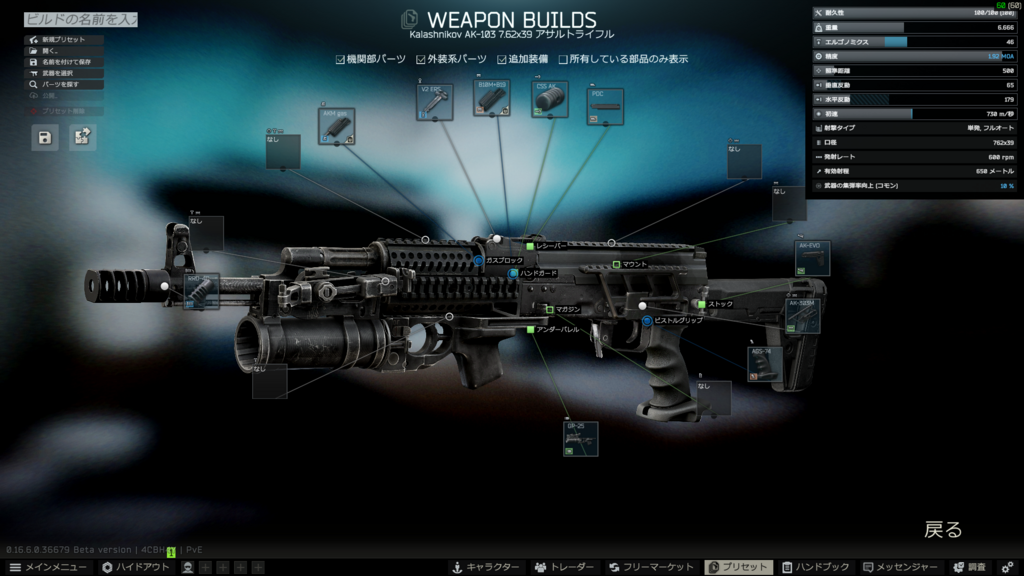Go back with the 戻る button
This screenshot has width=1024, height=576.
pos(942,530)
